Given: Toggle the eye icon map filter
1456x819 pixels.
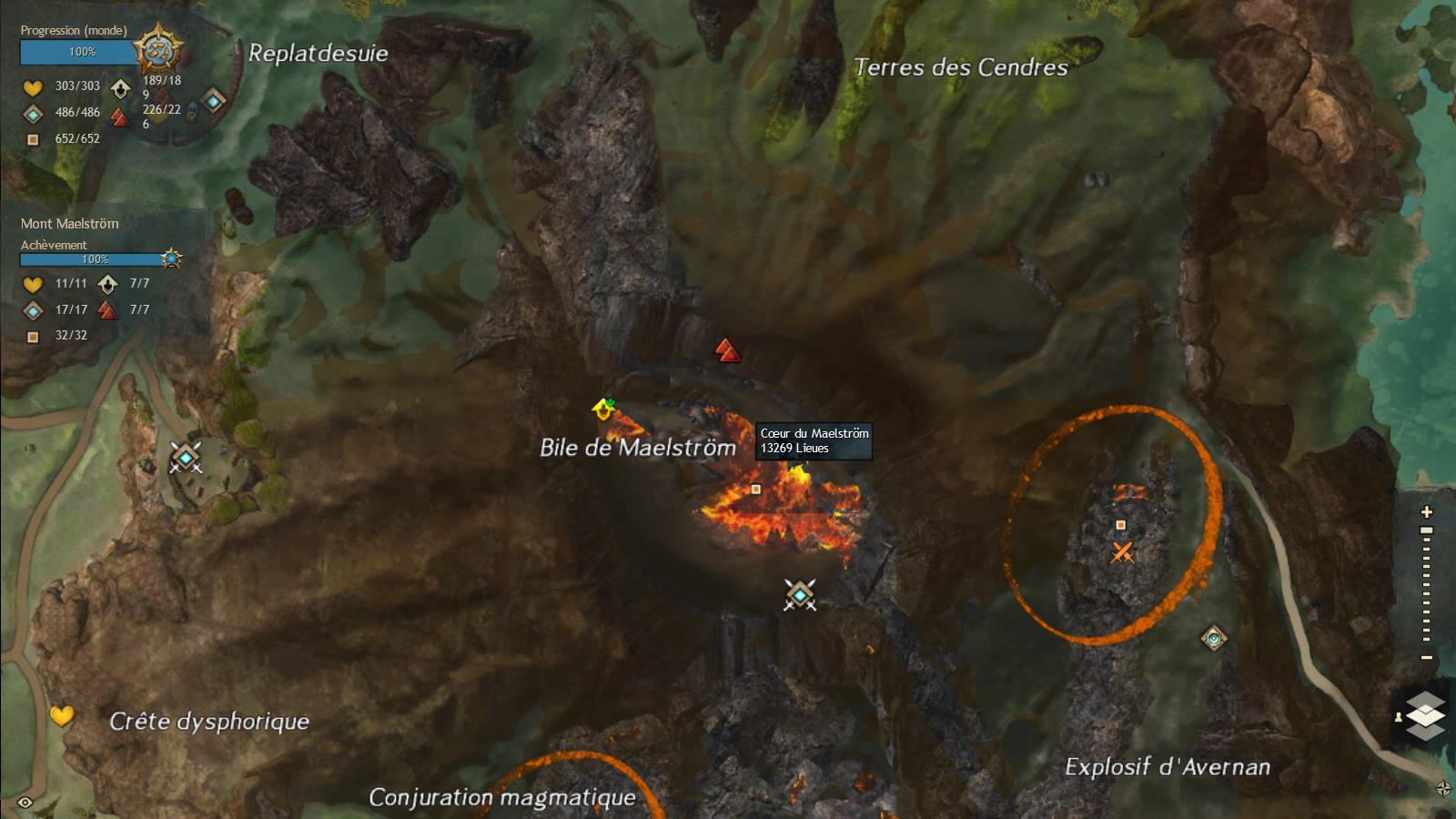Looking at the screenshot, I should click(25, 802).
